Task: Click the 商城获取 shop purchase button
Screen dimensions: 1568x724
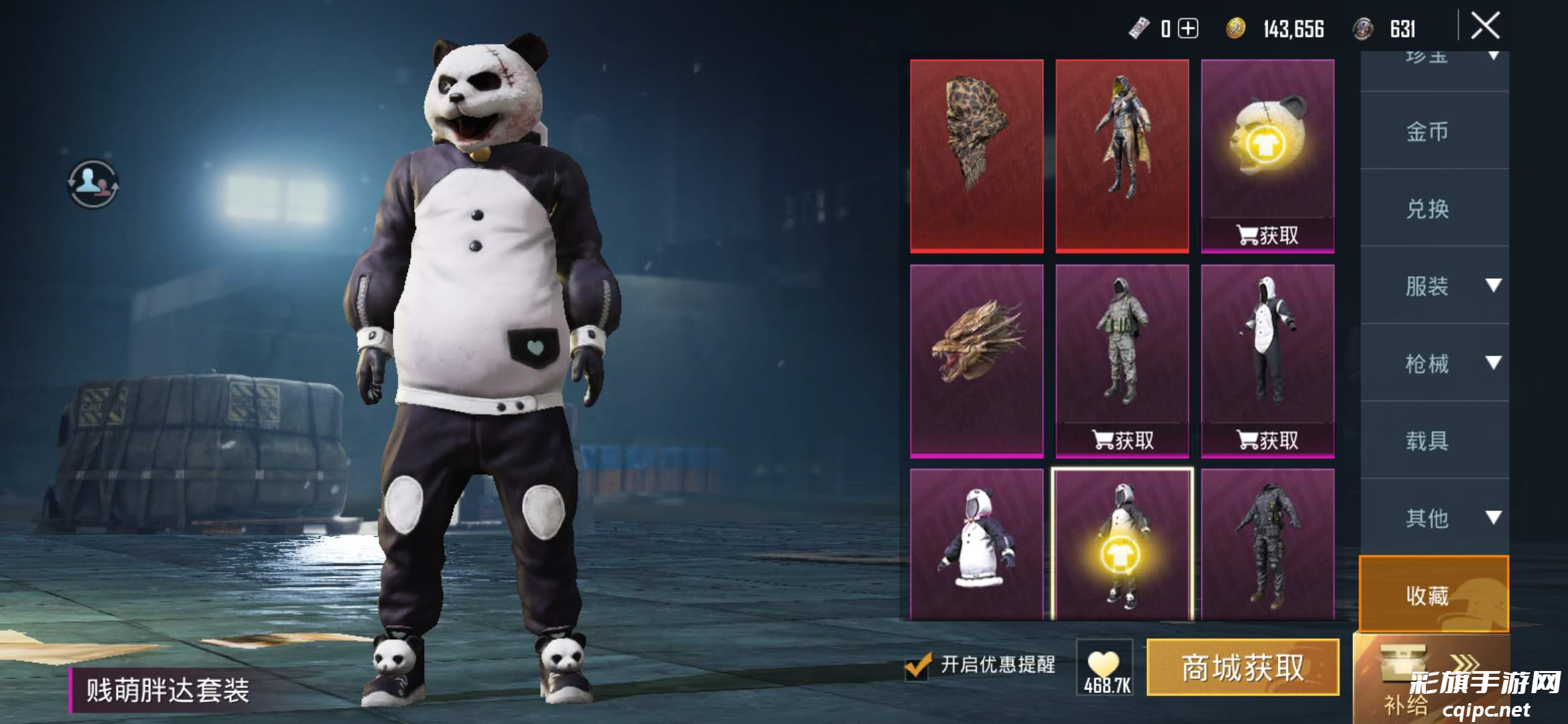Action: [1242, 668]
